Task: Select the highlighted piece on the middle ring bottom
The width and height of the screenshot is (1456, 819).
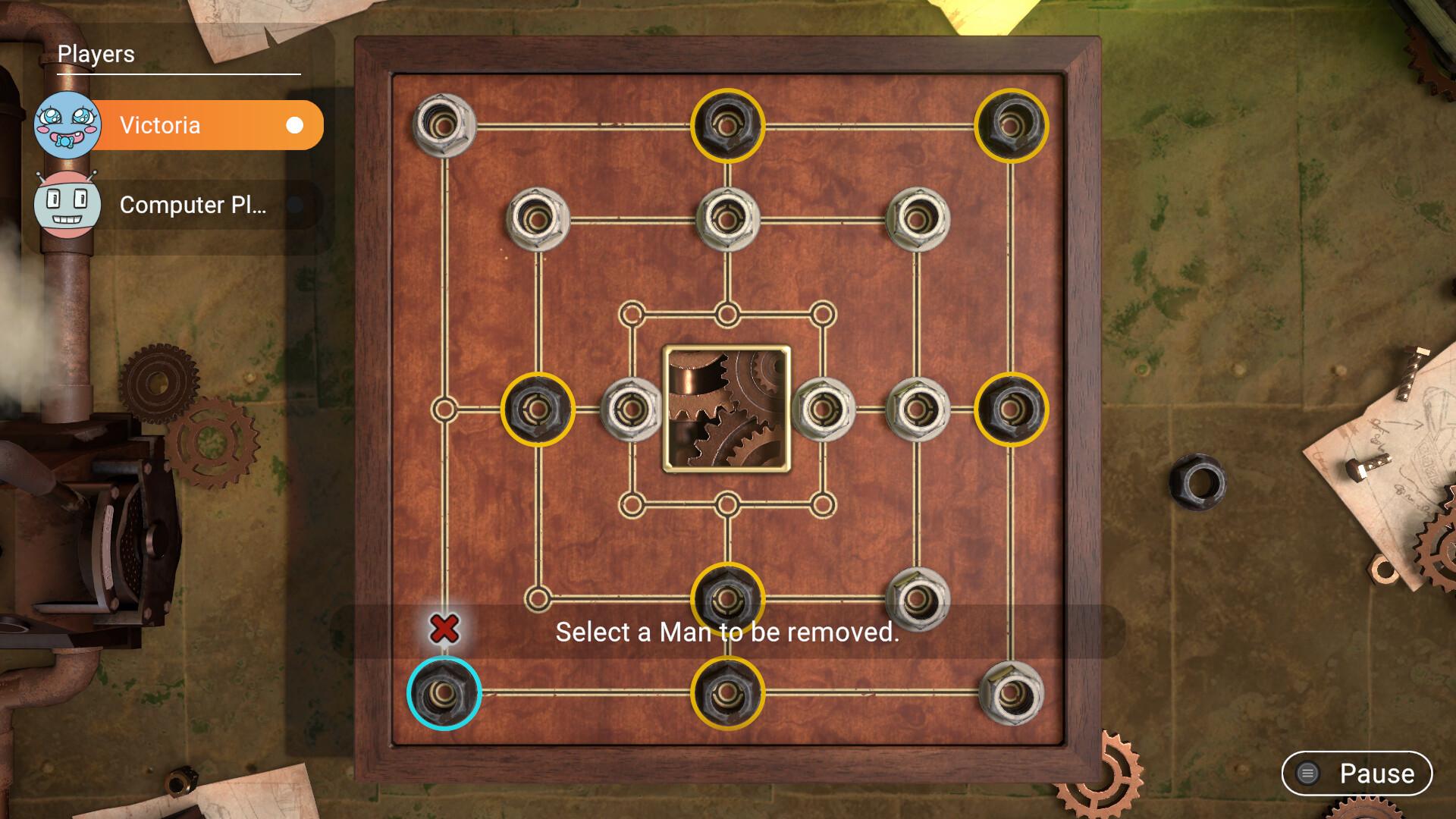Action: tap(726, 599)
